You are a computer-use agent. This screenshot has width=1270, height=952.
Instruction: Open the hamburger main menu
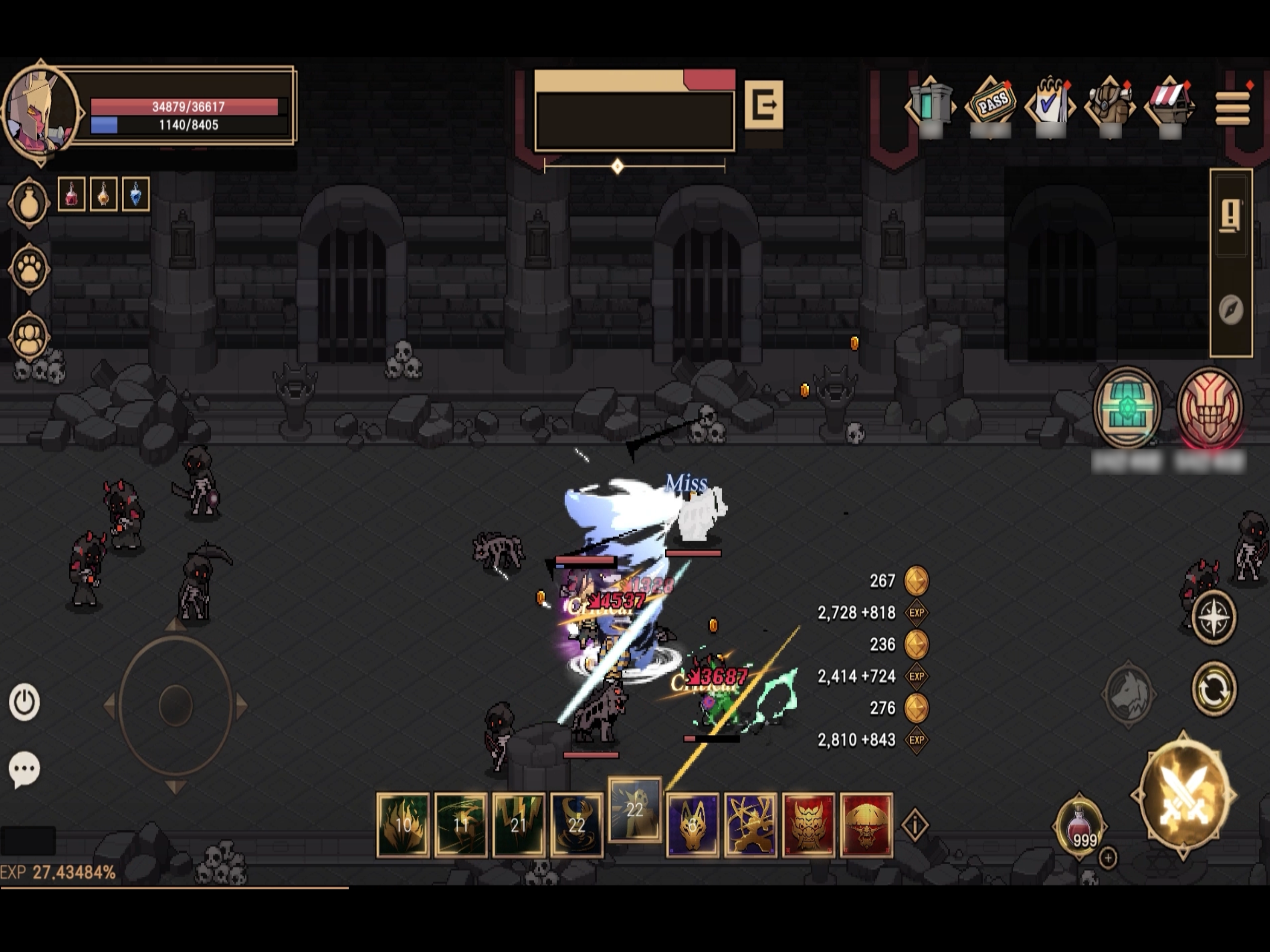1232,107
